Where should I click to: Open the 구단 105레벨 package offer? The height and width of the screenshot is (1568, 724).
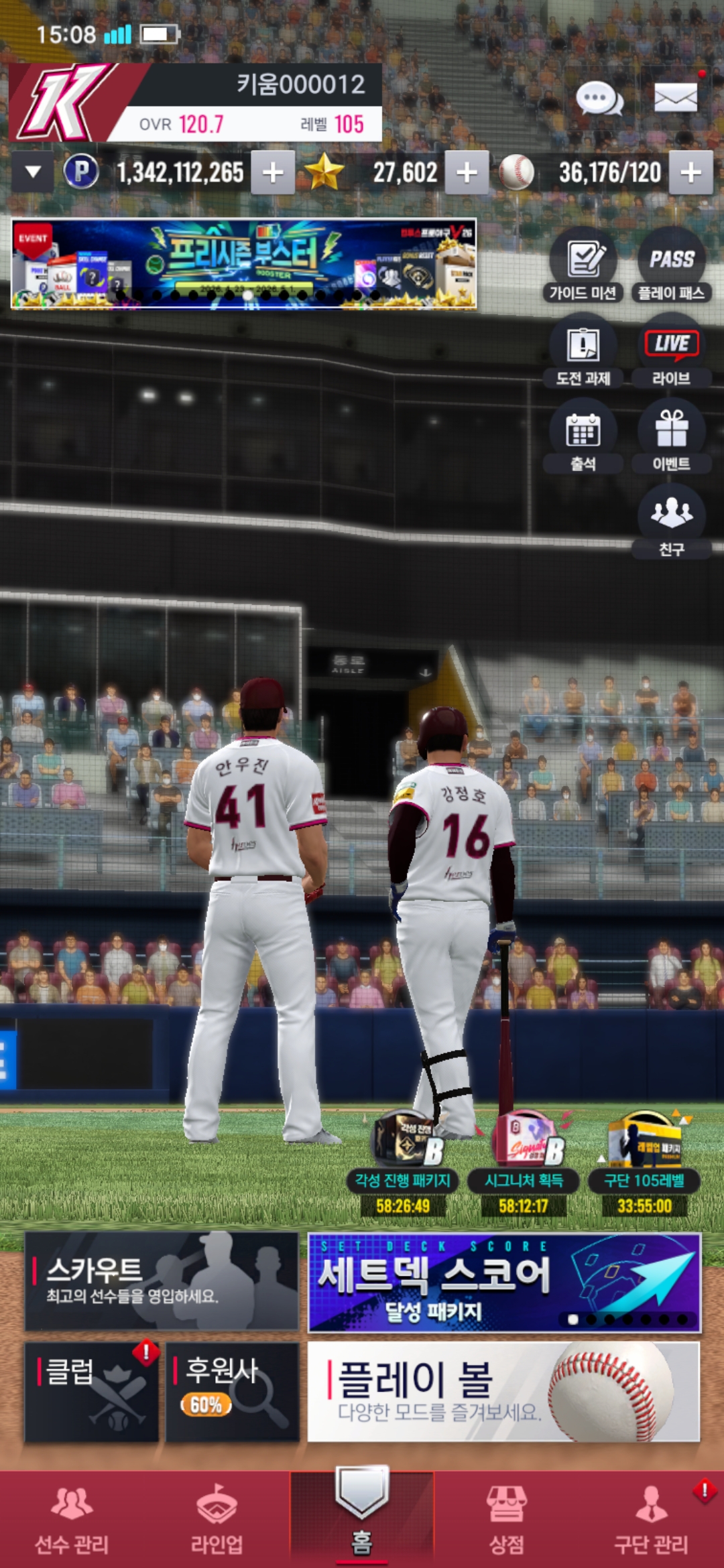pyautogui.click(x=644, y=1163)
